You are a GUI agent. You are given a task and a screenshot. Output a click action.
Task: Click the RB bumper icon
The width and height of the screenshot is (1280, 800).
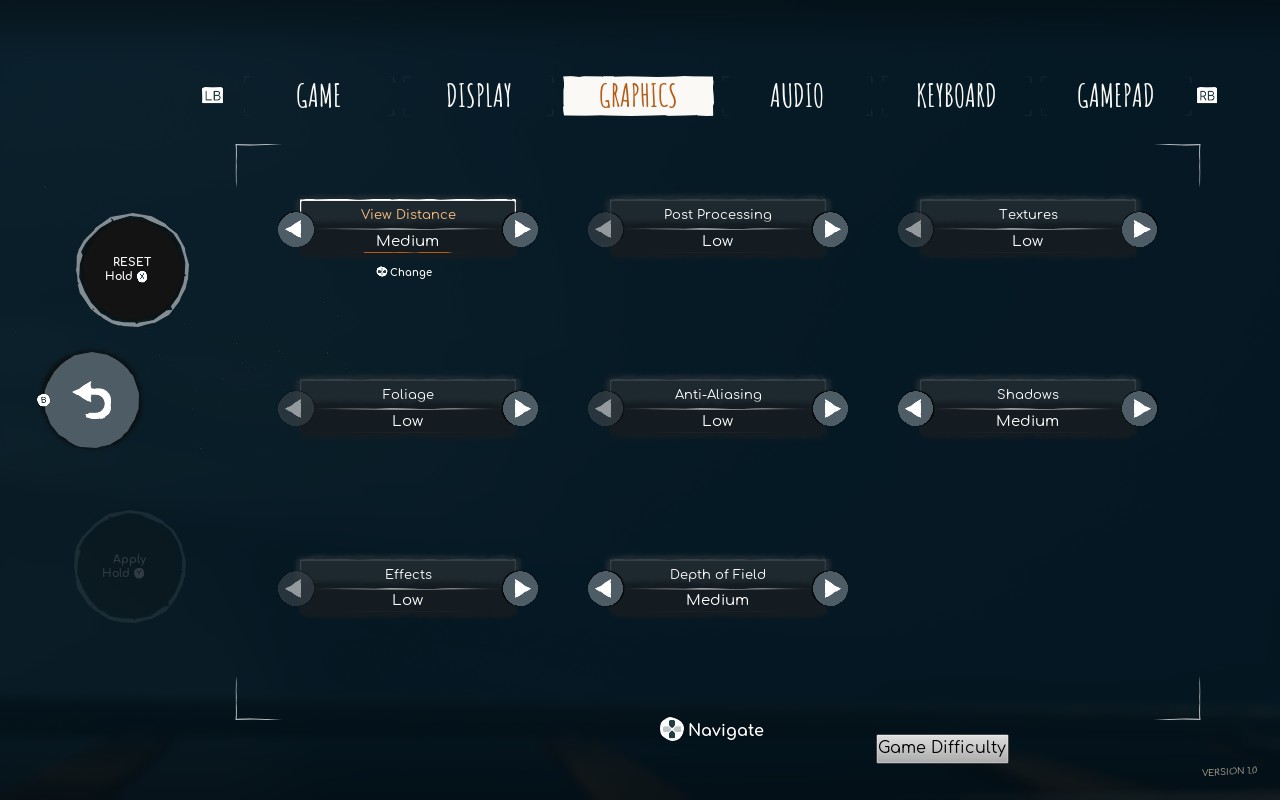[x=1207, y=95]
